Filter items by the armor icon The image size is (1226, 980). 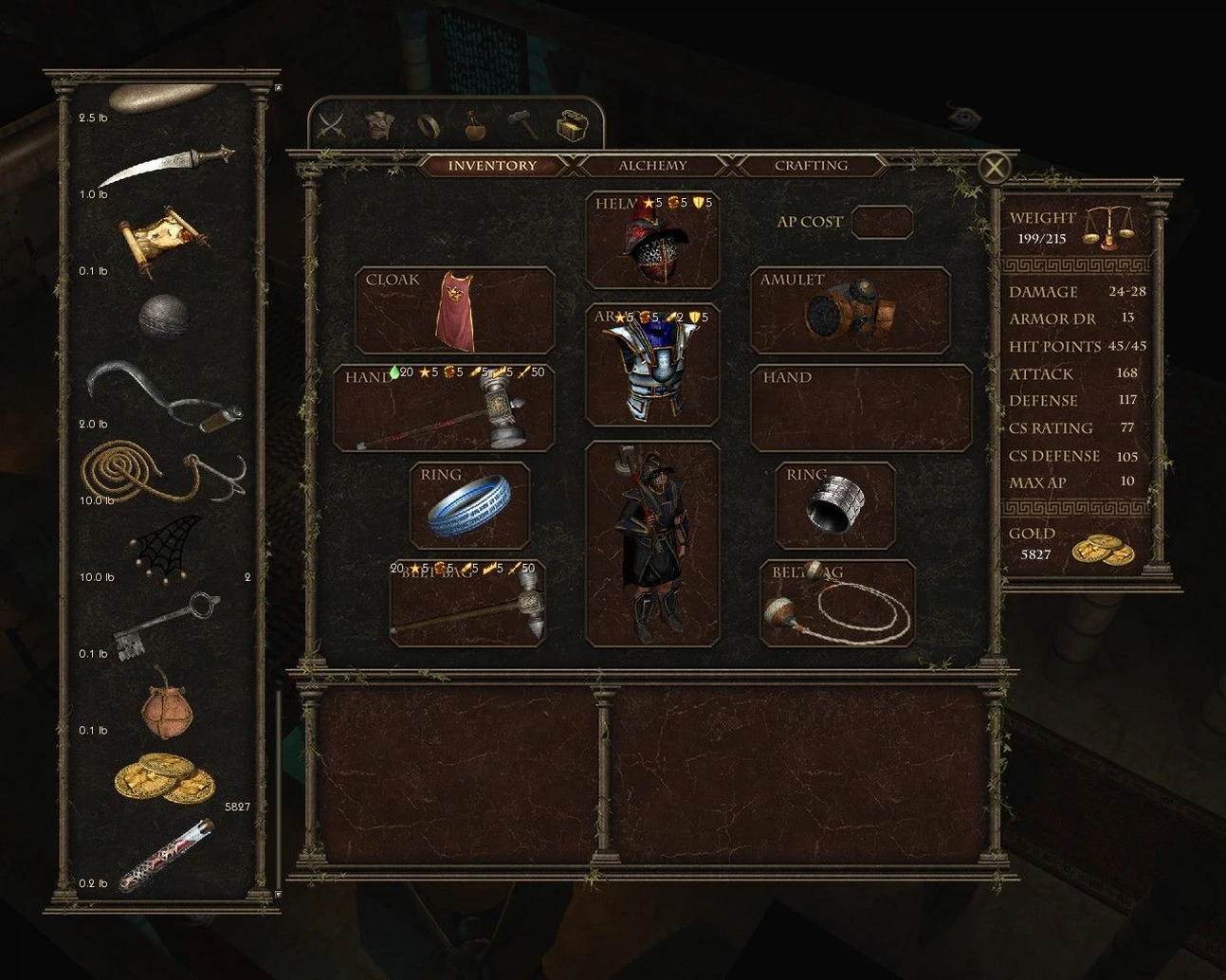point(379,125)
